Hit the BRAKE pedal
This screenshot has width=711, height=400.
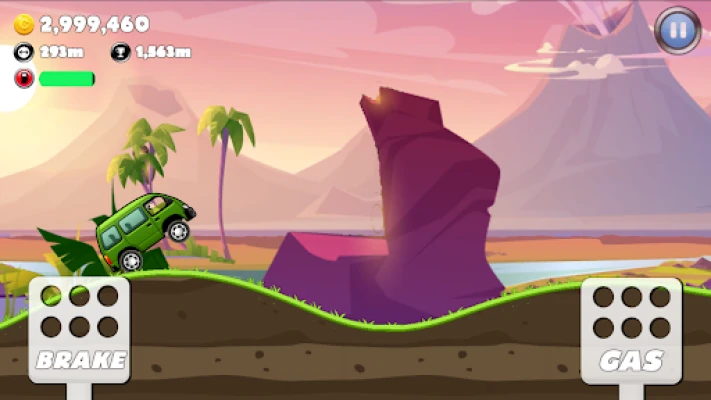[x=79, y=330]
